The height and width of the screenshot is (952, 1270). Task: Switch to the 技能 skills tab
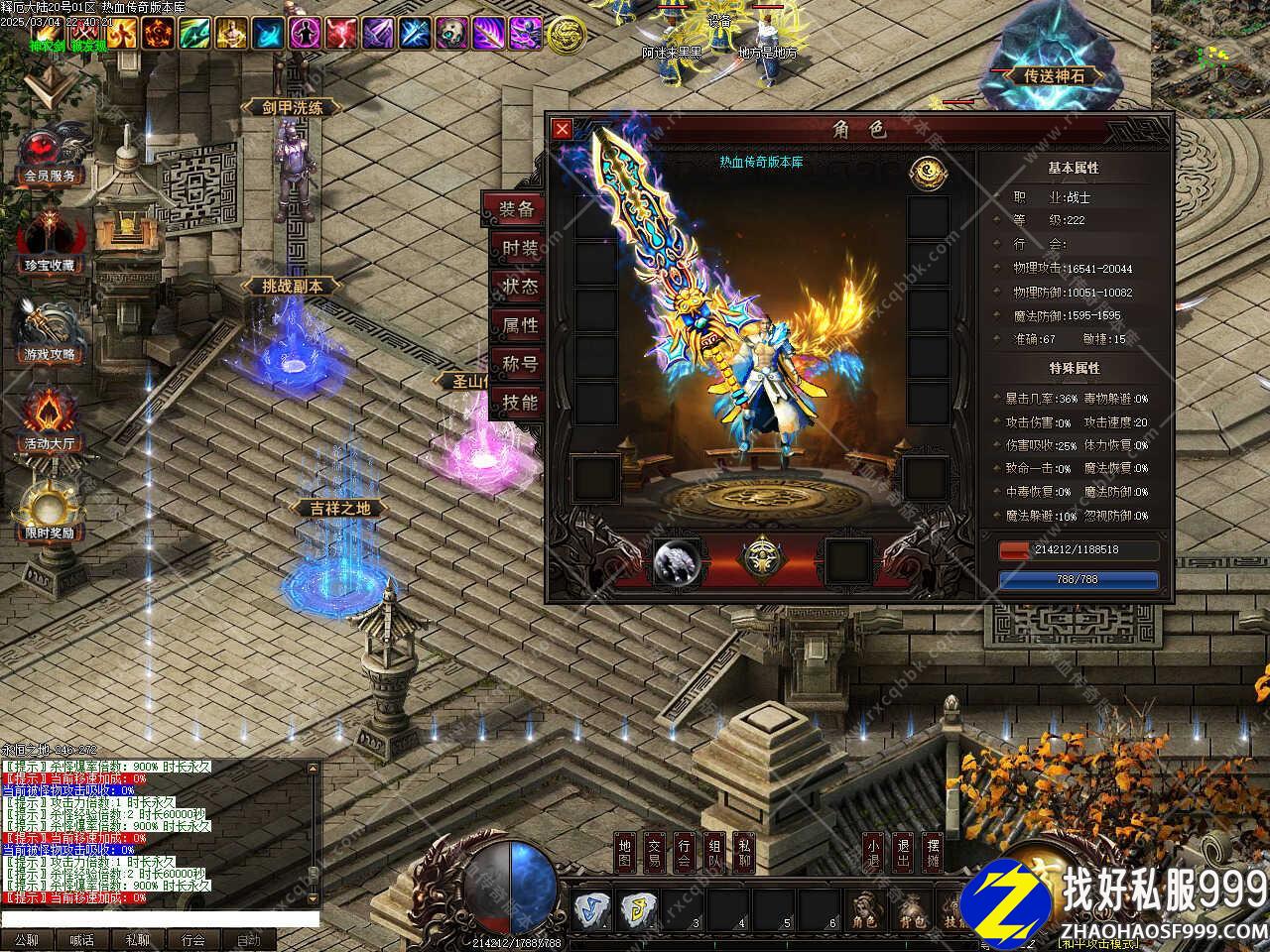[518, 402]
